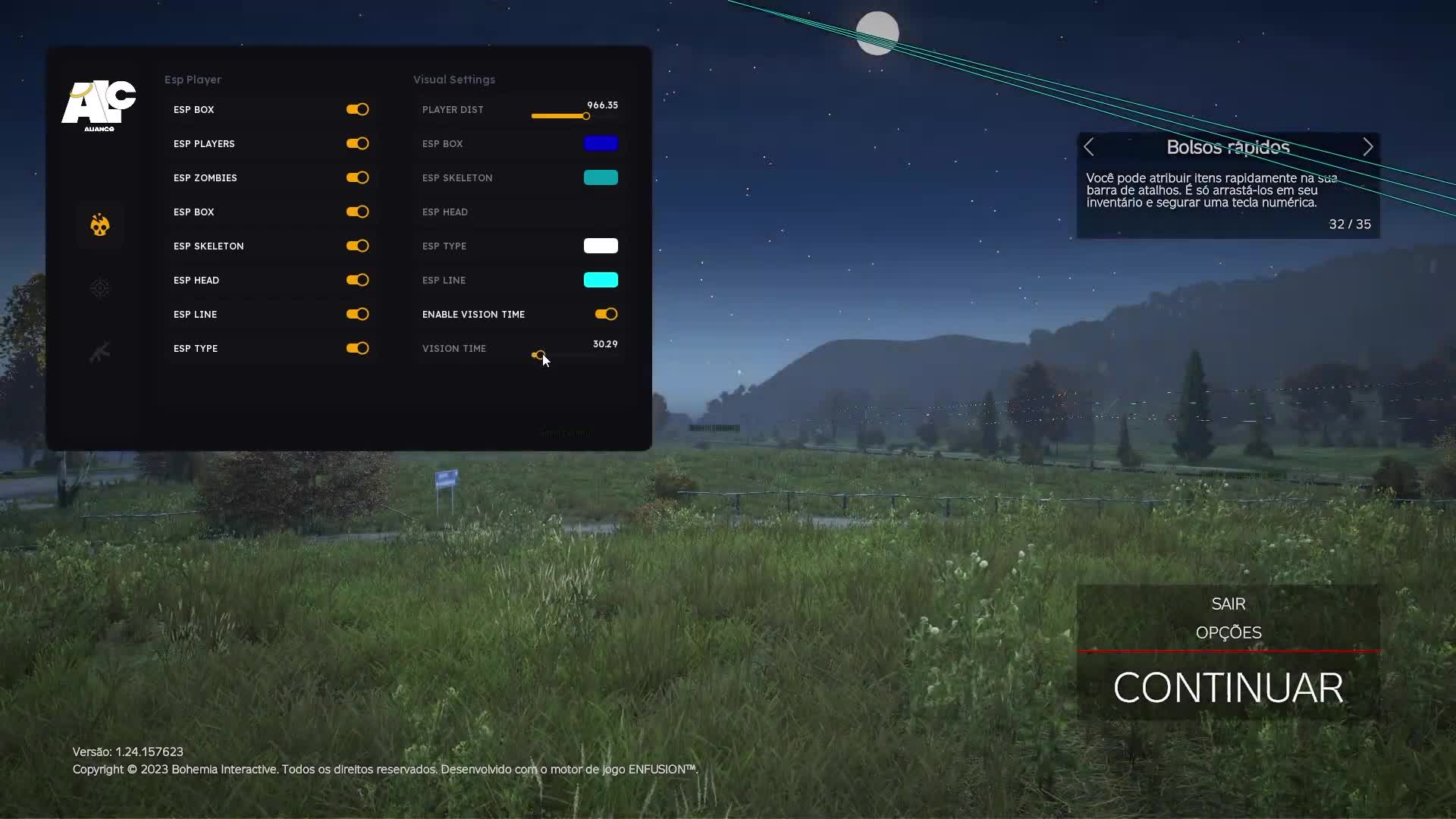This screenshot has height=819, width=1456.
Task: Go to the previous tip with left arrow
Action: (x=1089, y=147)
